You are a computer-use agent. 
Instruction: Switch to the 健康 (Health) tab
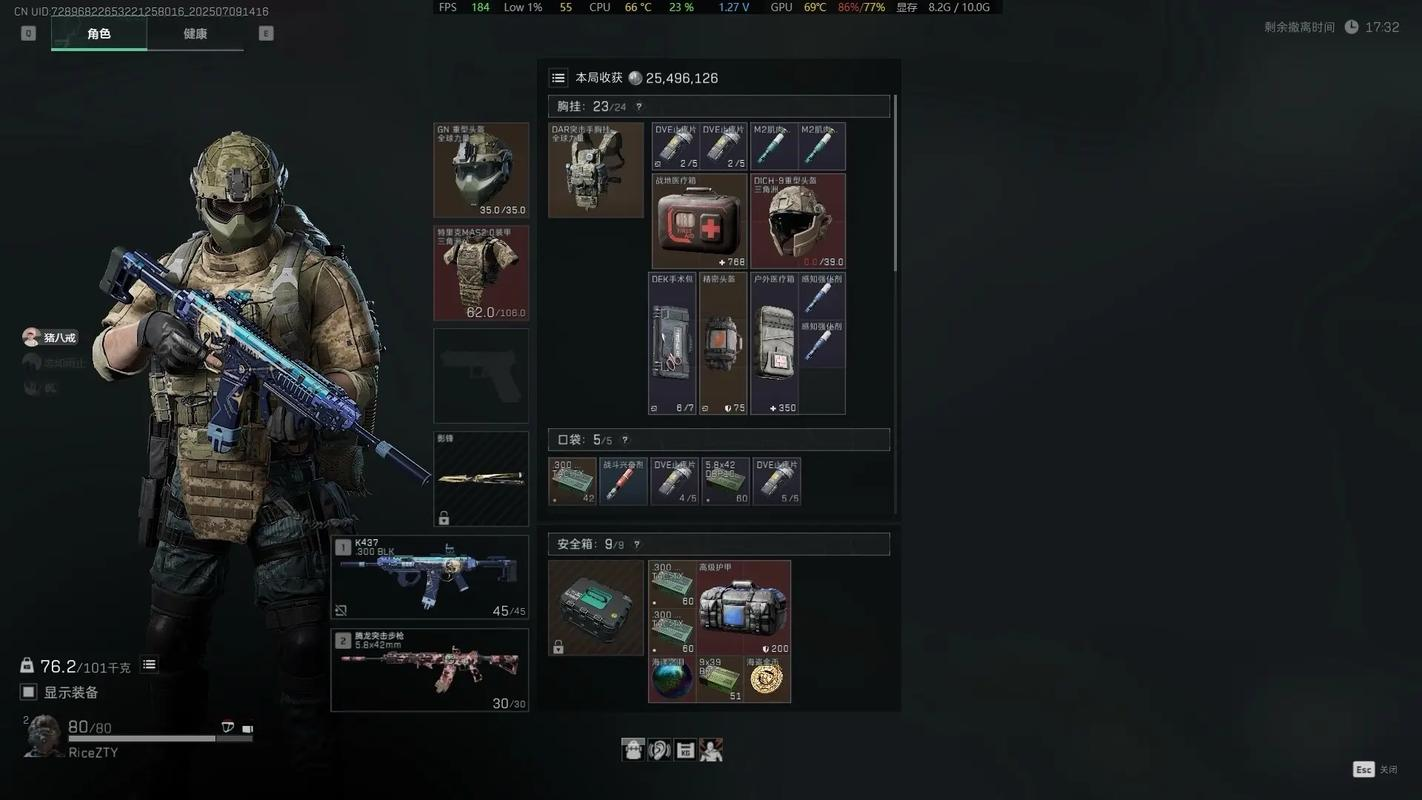[195, 34]
